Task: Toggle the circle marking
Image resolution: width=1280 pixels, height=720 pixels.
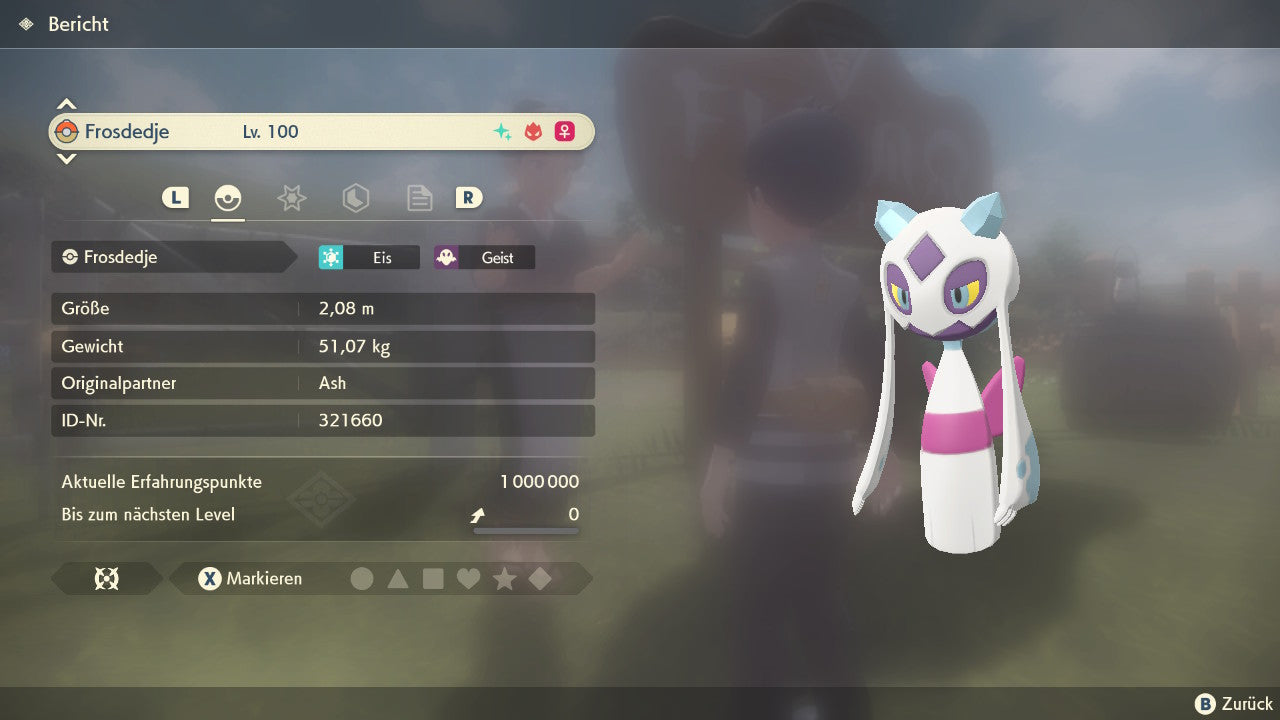Action: [362, 579]
